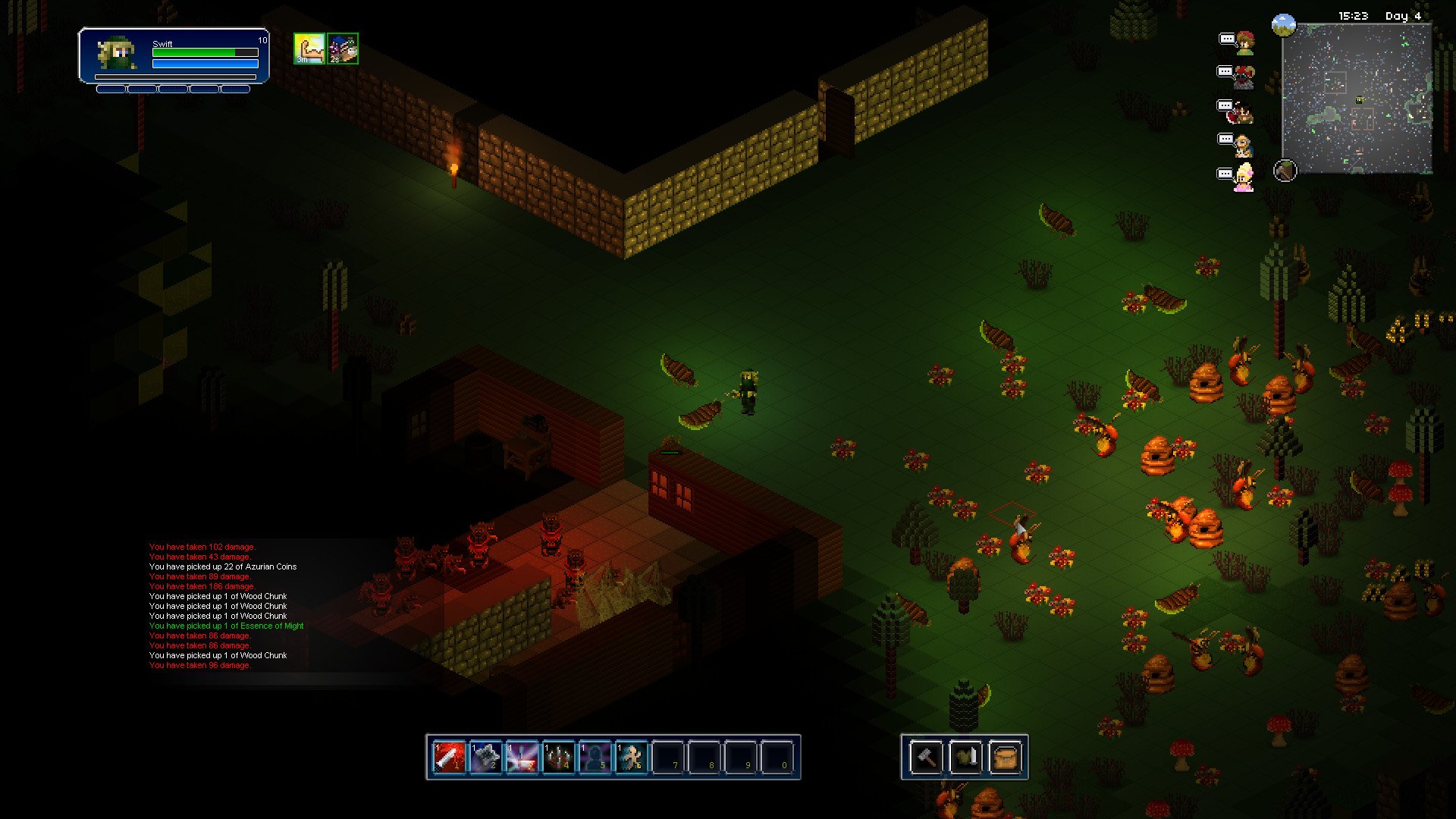Open the backpack inventory
The height and width of the screenshot is (819, 1456).
[x=1006, y=757]
